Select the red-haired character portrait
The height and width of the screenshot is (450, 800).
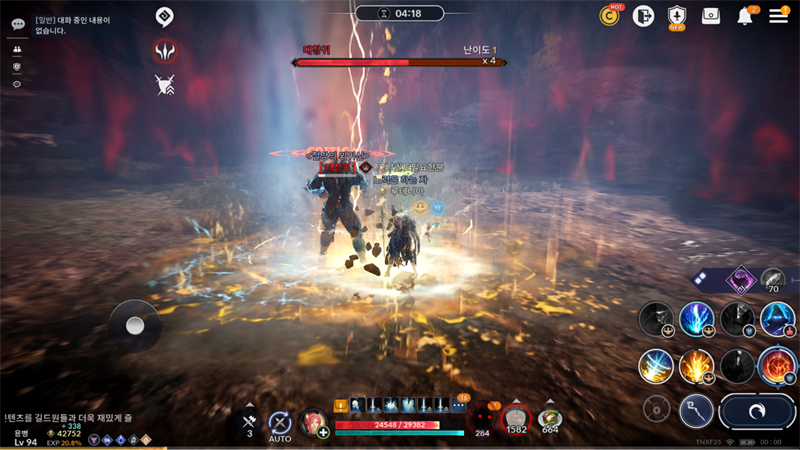(x=313, y=421)
